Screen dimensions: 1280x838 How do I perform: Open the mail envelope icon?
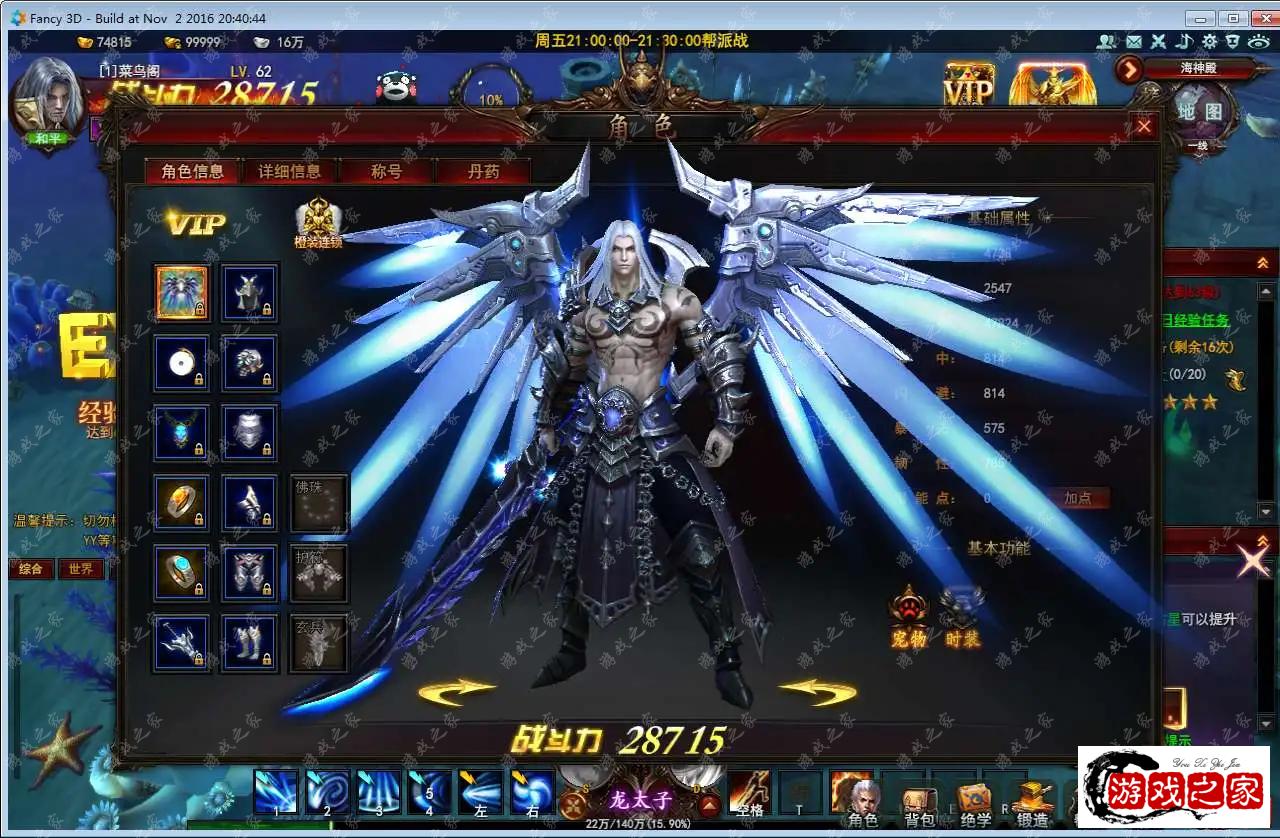(x=1133, y=42)
